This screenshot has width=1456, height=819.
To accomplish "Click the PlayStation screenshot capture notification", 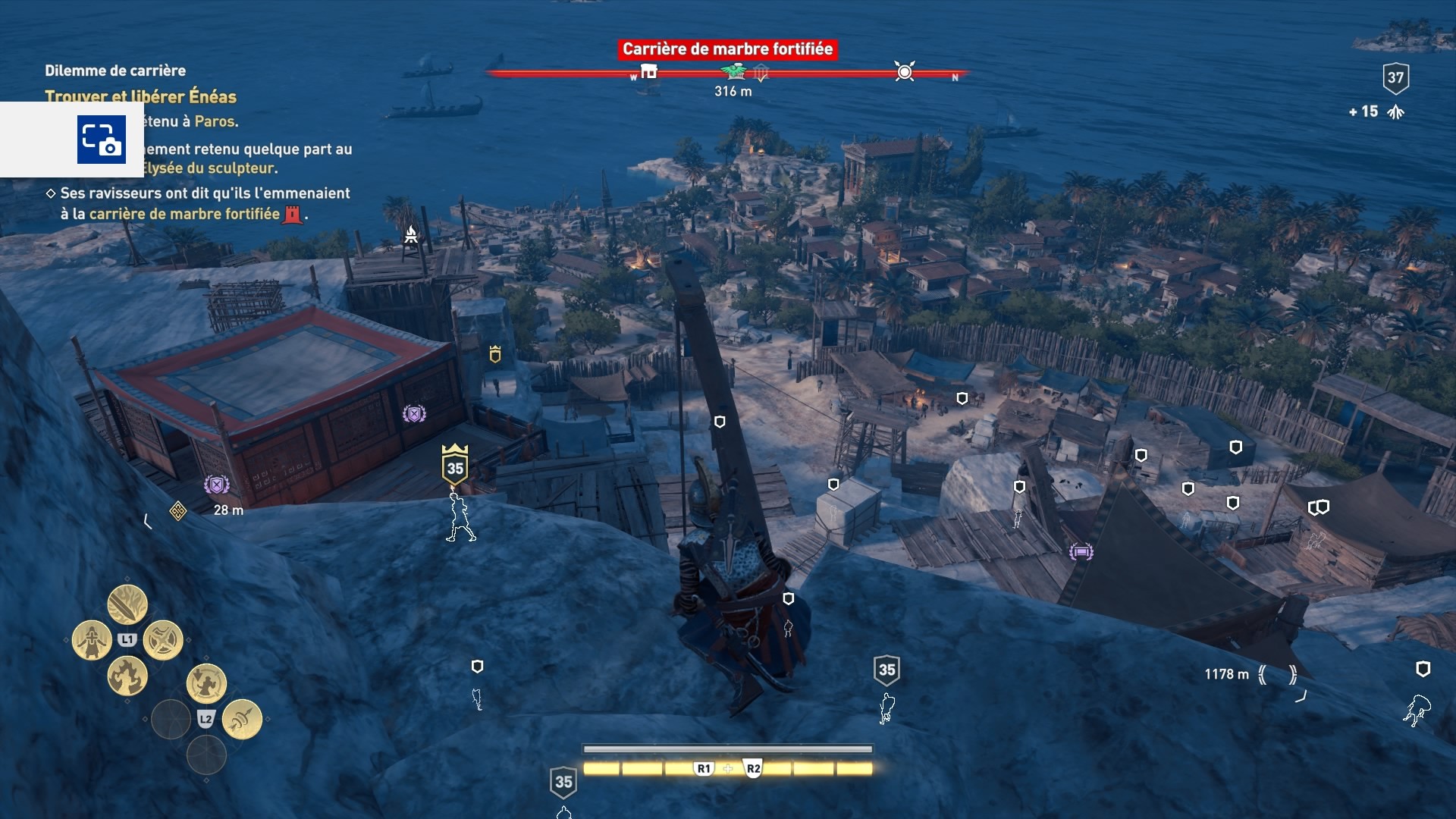I will 101,140.
